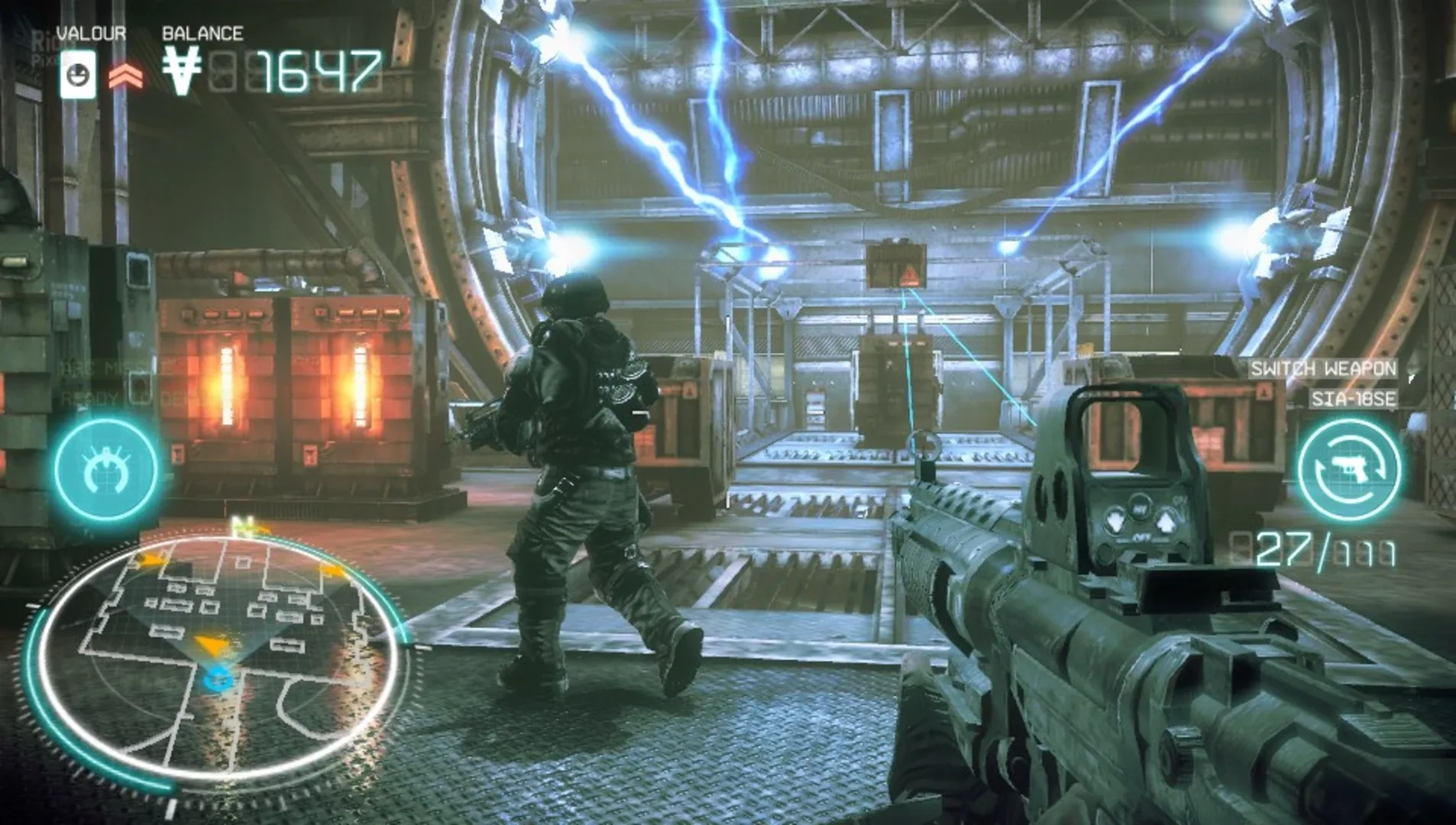Toggle the up arrow on the sight control panel
Viewport: 1456px width, 825px height.
[x=1166, y=520]
